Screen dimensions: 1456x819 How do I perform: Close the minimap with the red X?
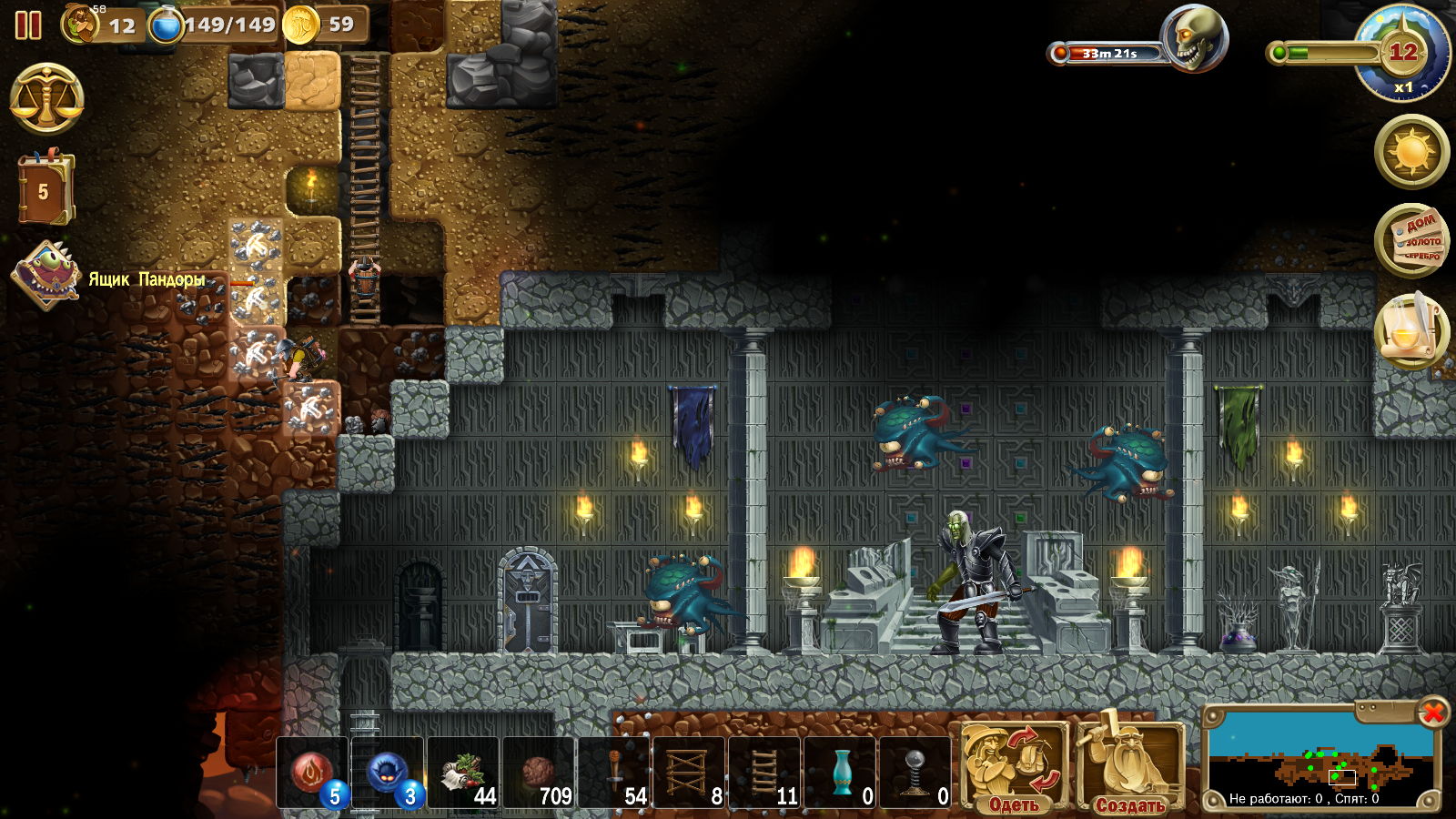(x=1432, y=712)
